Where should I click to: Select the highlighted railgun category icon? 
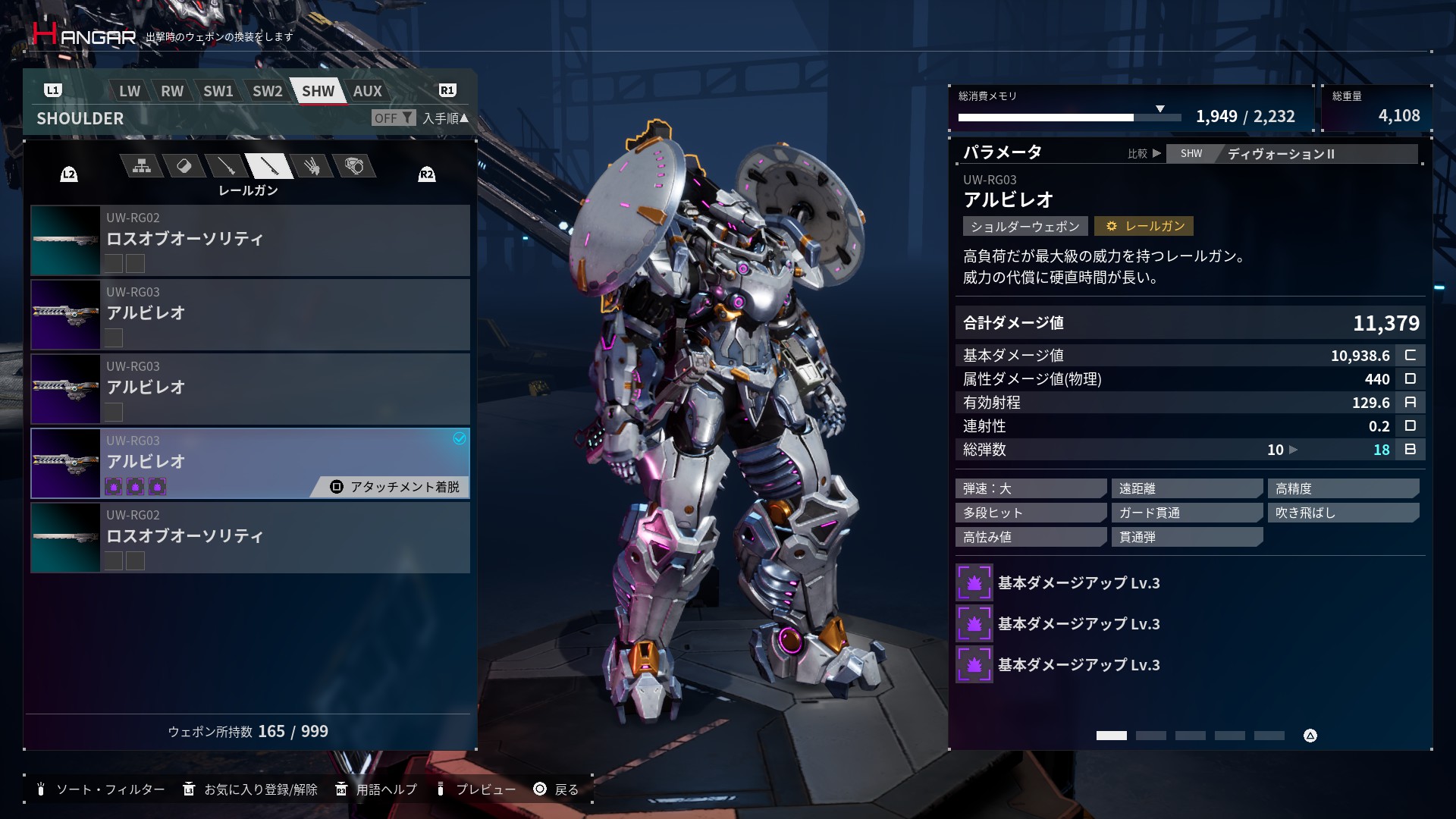coord(268,166)
